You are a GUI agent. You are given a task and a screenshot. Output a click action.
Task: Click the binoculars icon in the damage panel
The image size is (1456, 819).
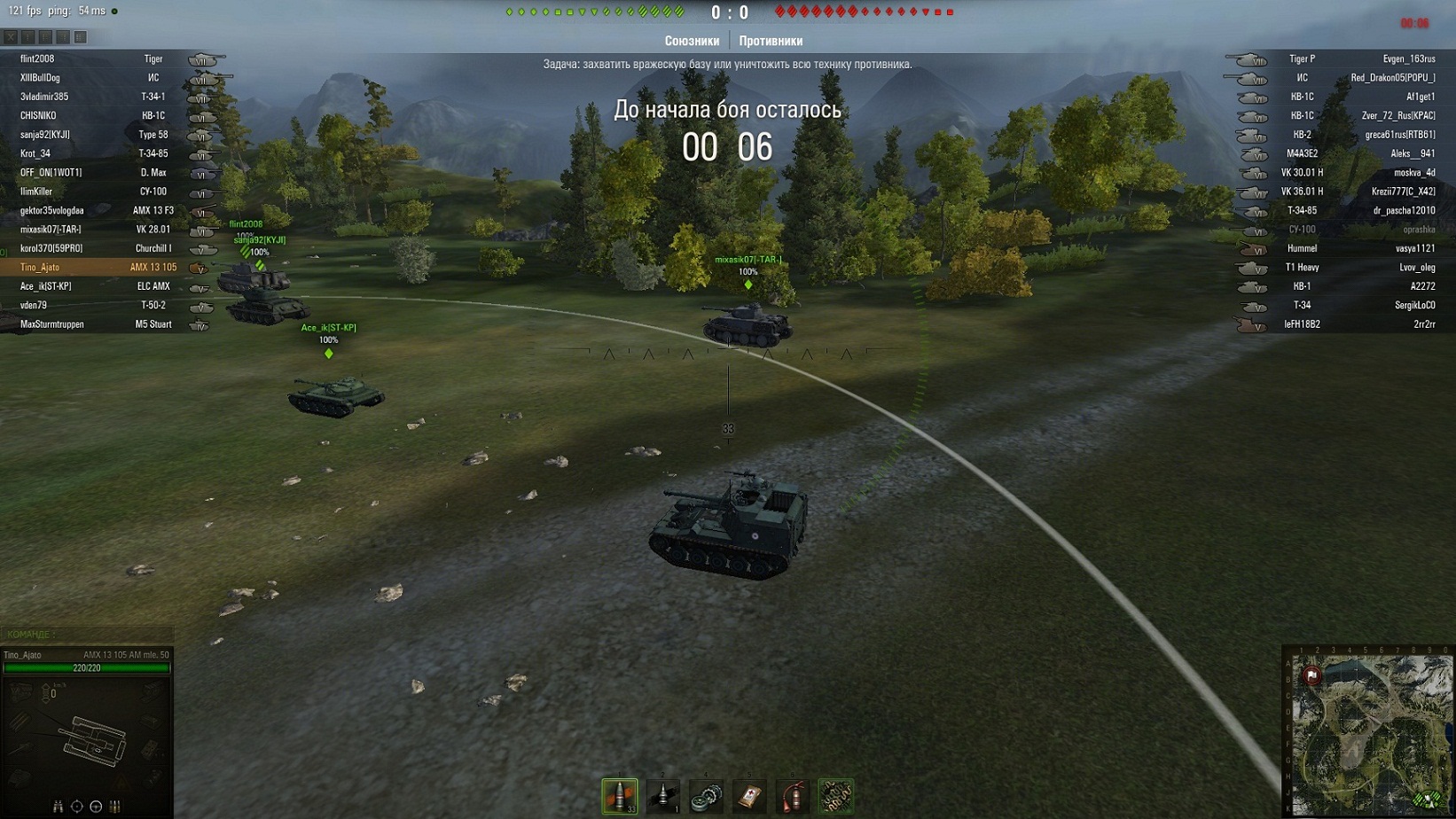point(58,807)
